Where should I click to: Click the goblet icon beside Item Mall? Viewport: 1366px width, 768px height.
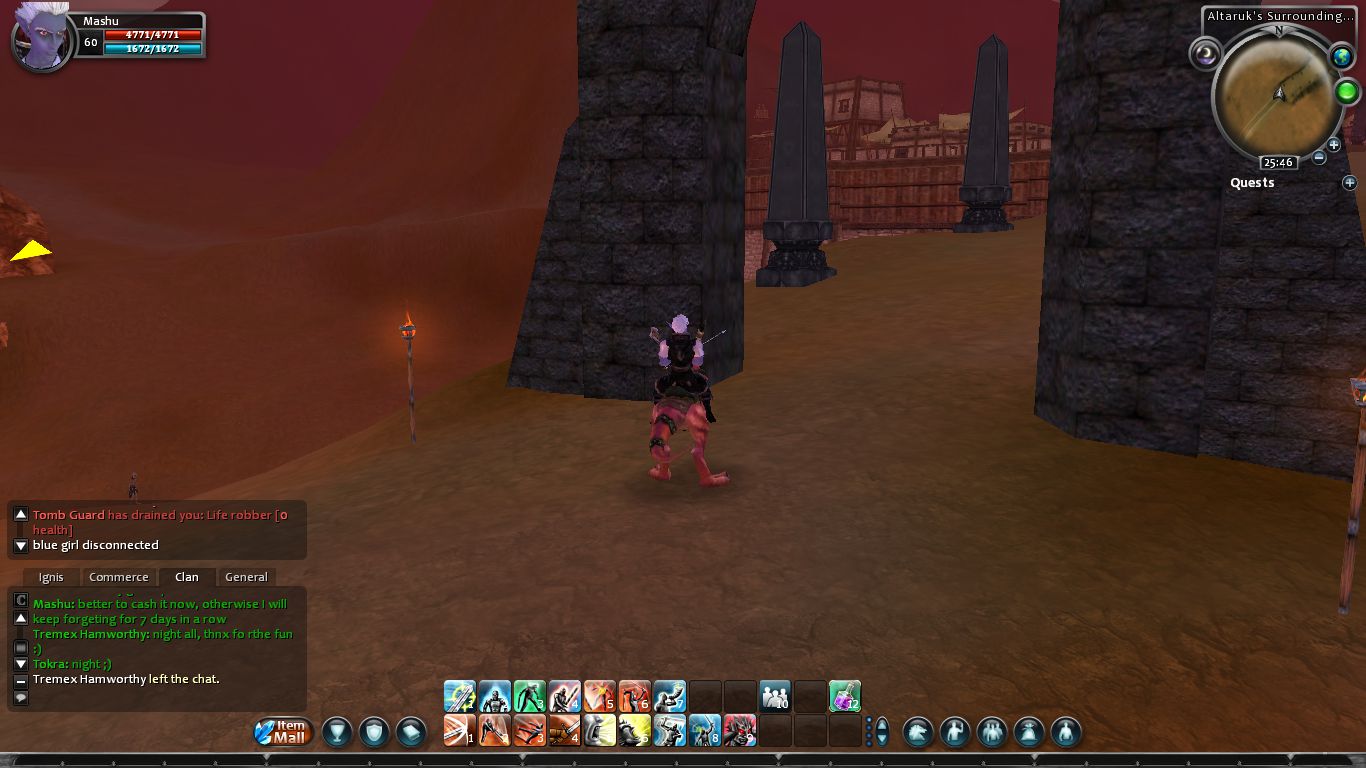(337, 732)
